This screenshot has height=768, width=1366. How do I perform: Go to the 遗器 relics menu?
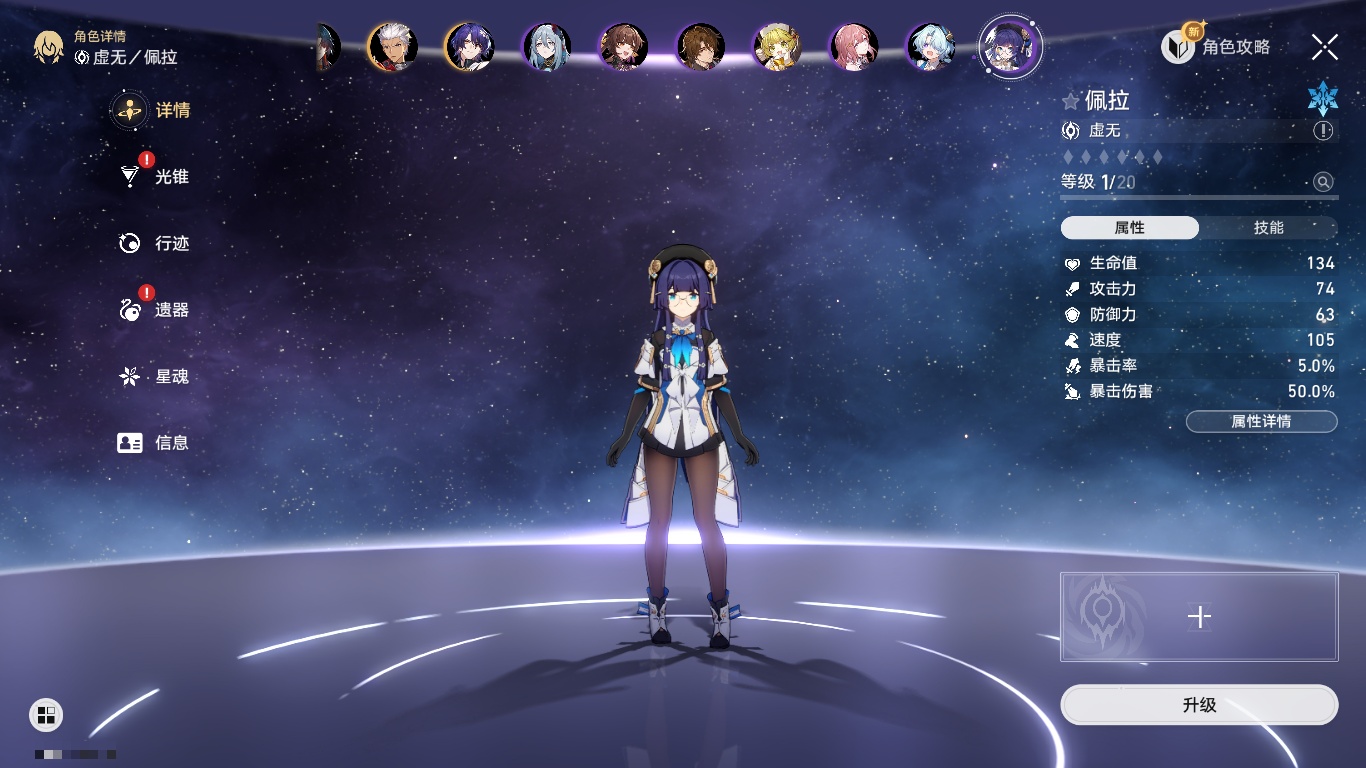click(154, 310)
